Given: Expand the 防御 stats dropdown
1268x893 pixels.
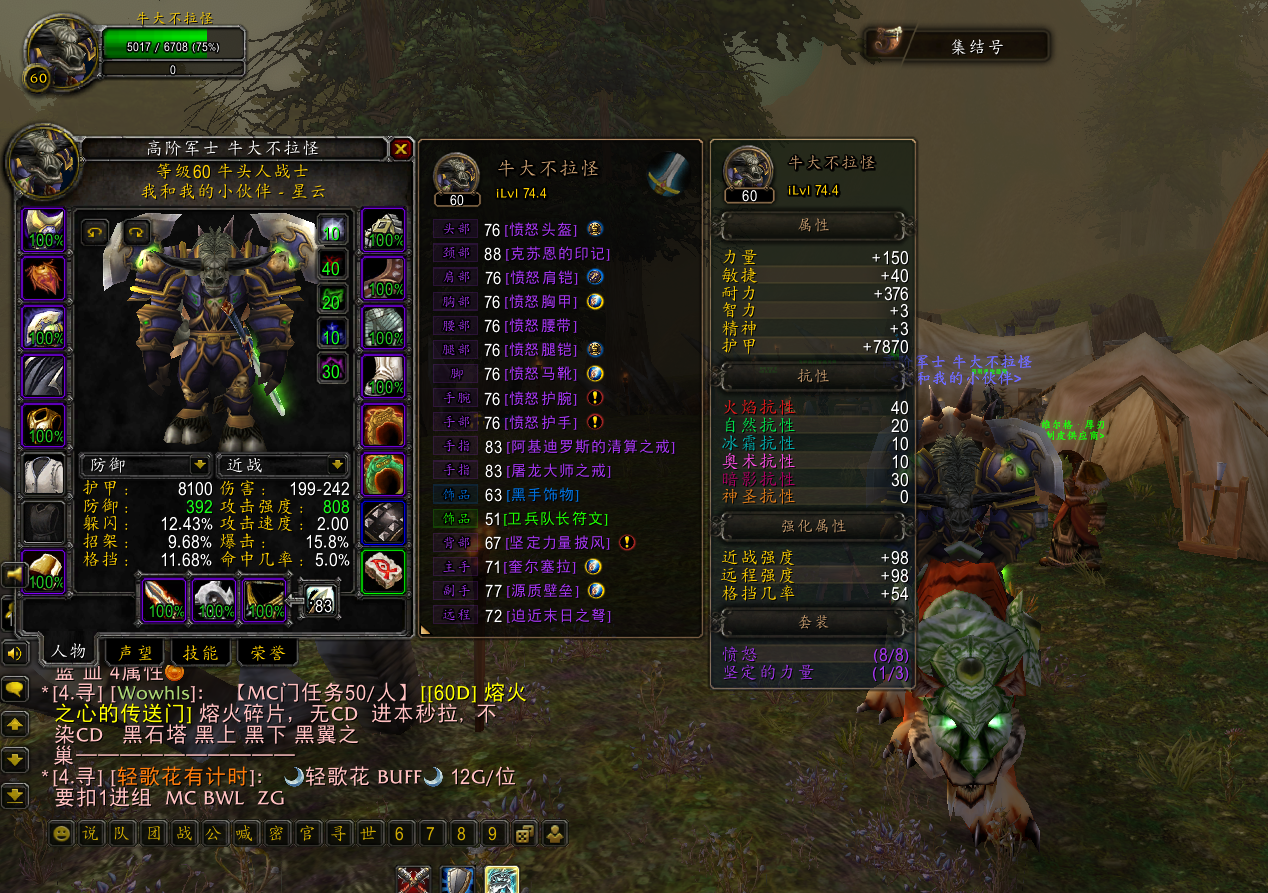Looking at the screenshot, I should coord(200,465).
